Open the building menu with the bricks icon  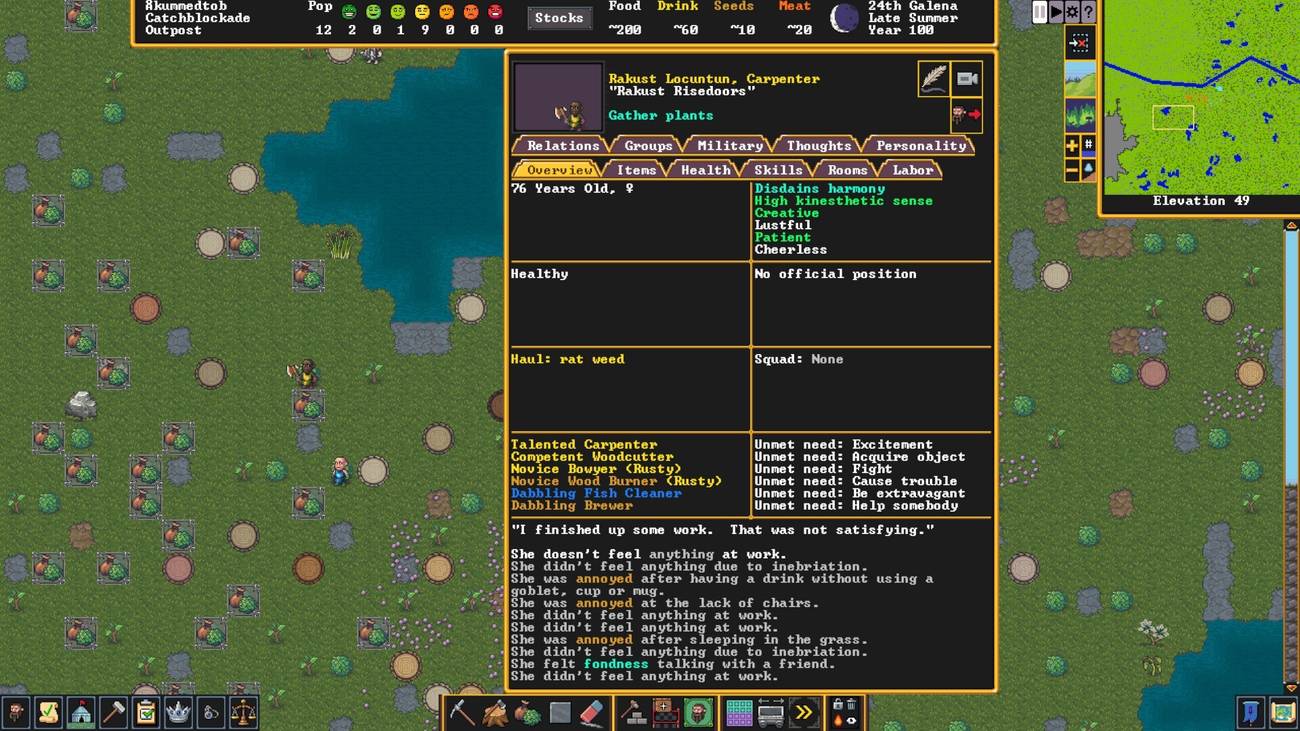click(x=632, y=712)
